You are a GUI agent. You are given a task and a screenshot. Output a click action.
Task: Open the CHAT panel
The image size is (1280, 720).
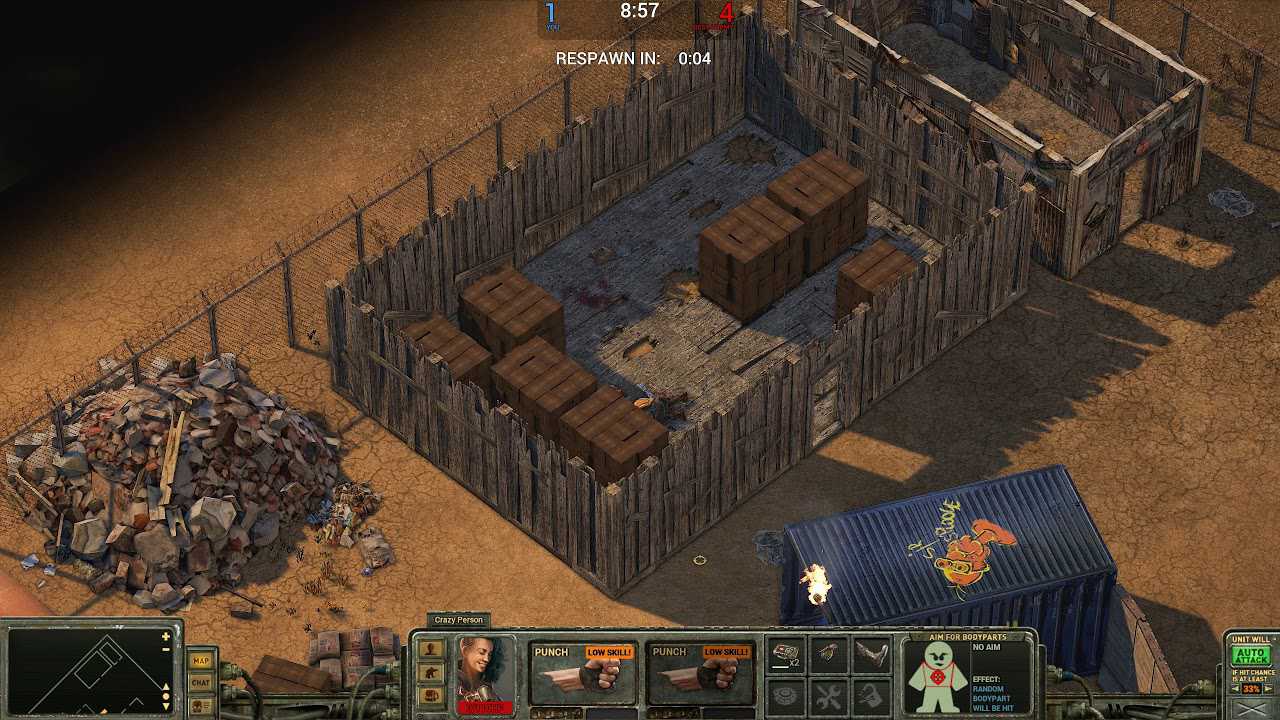[x=201, y=682]
